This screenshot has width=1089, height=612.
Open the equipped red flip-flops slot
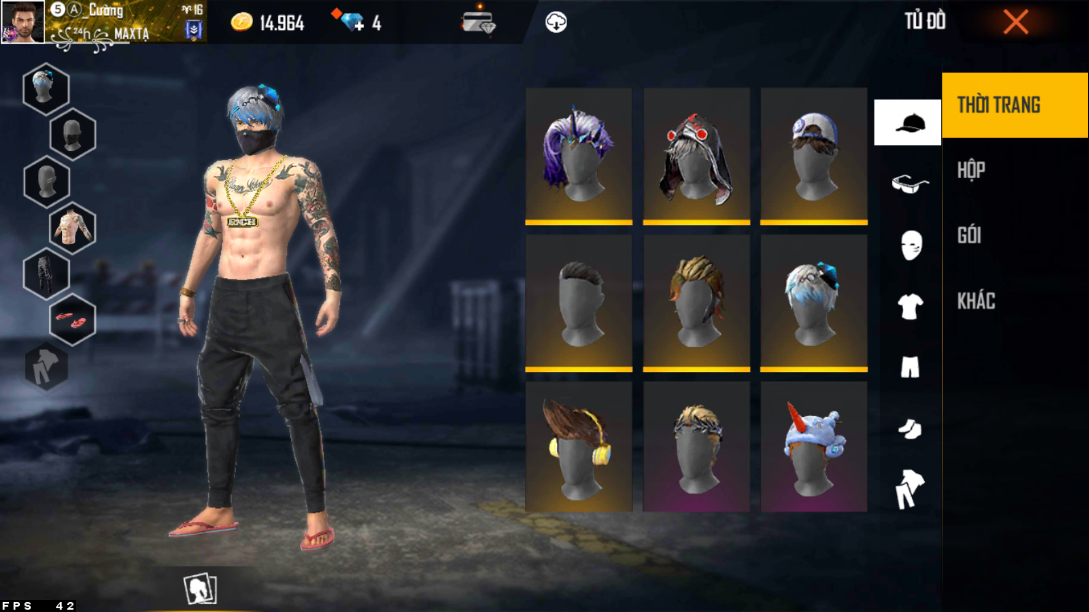click(x=72, y=319)
